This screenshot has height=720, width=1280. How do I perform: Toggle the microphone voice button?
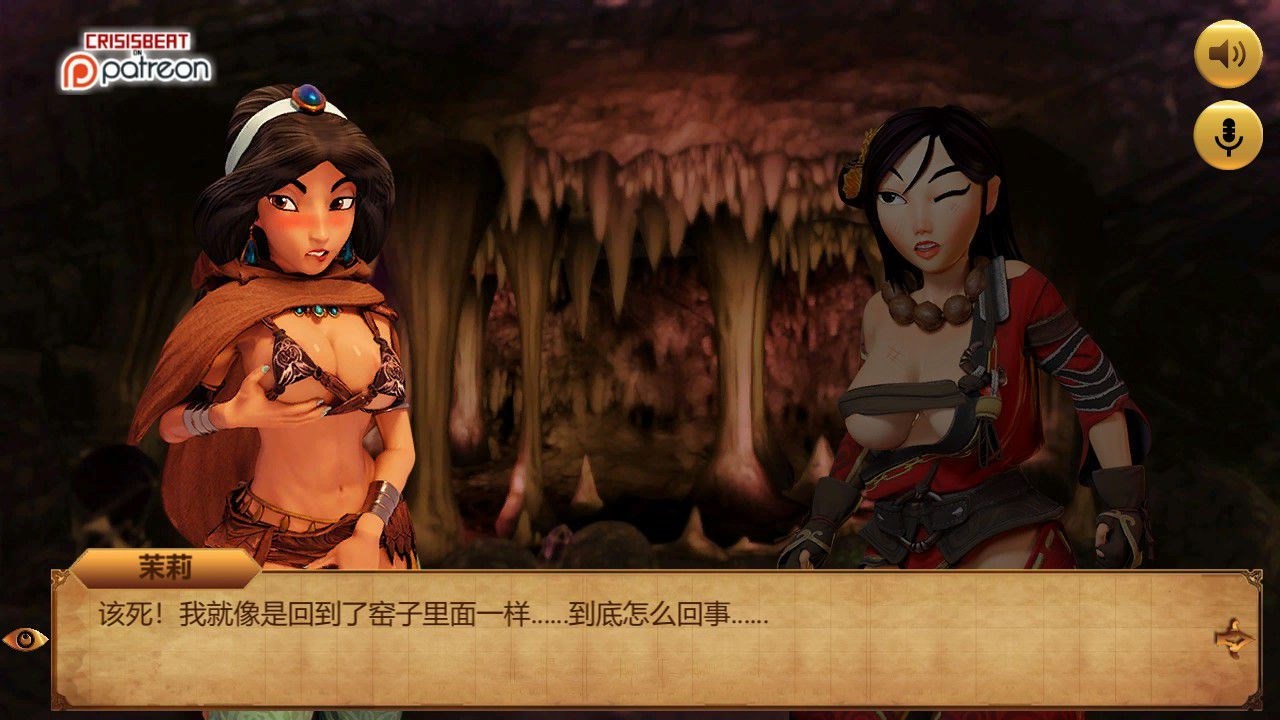click(x=1228, y=135)
